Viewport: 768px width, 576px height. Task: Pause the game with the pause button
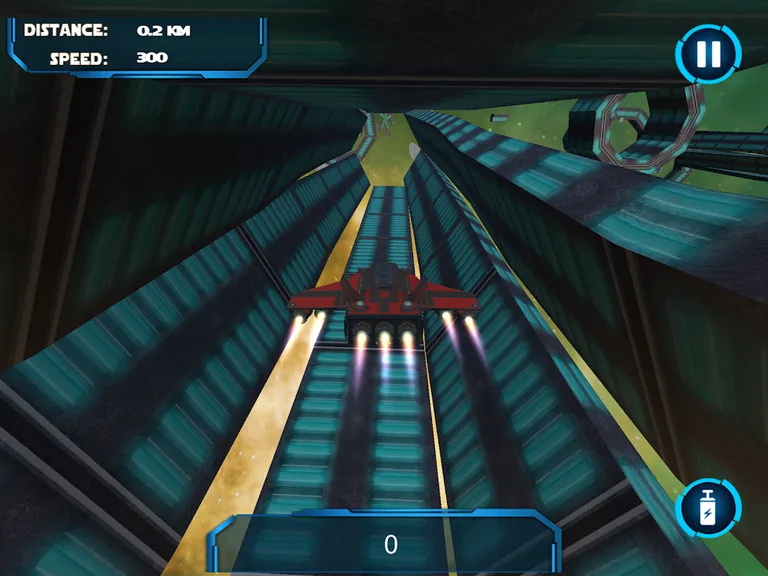[x=709, y=54]
